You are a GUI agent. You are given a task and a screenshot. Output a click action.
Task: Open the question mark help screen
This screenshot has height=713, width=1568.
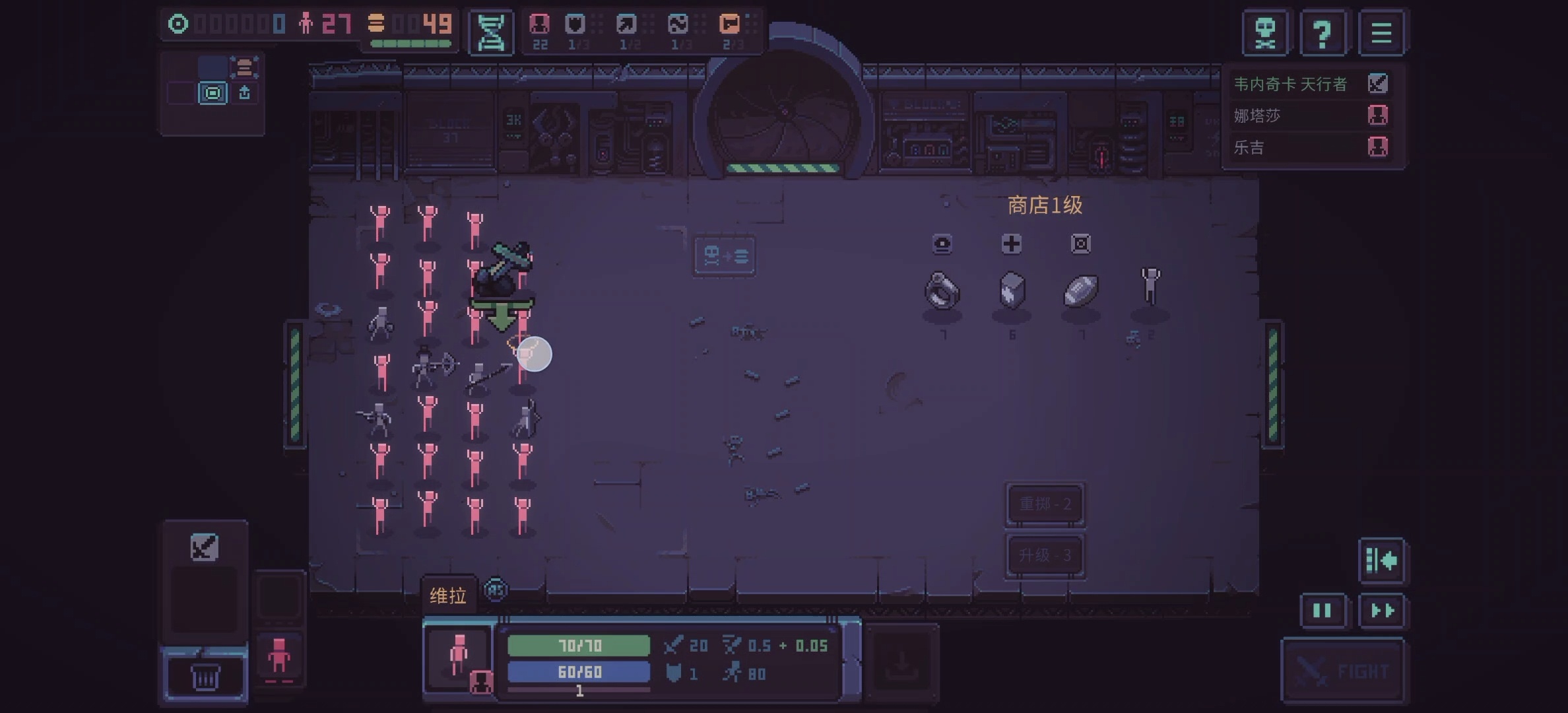pos(1323,32)
